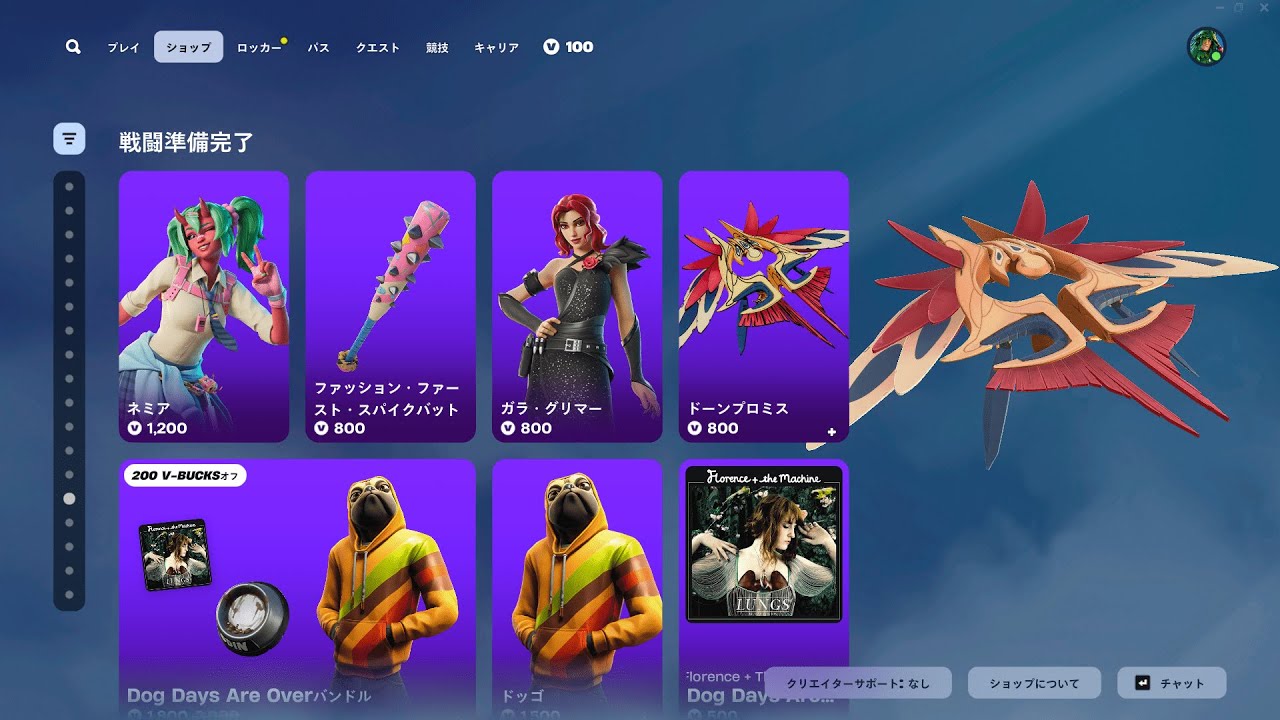
Task: Open the ロッカー tab
Action: pyautogui.click(x=259, y=47)
